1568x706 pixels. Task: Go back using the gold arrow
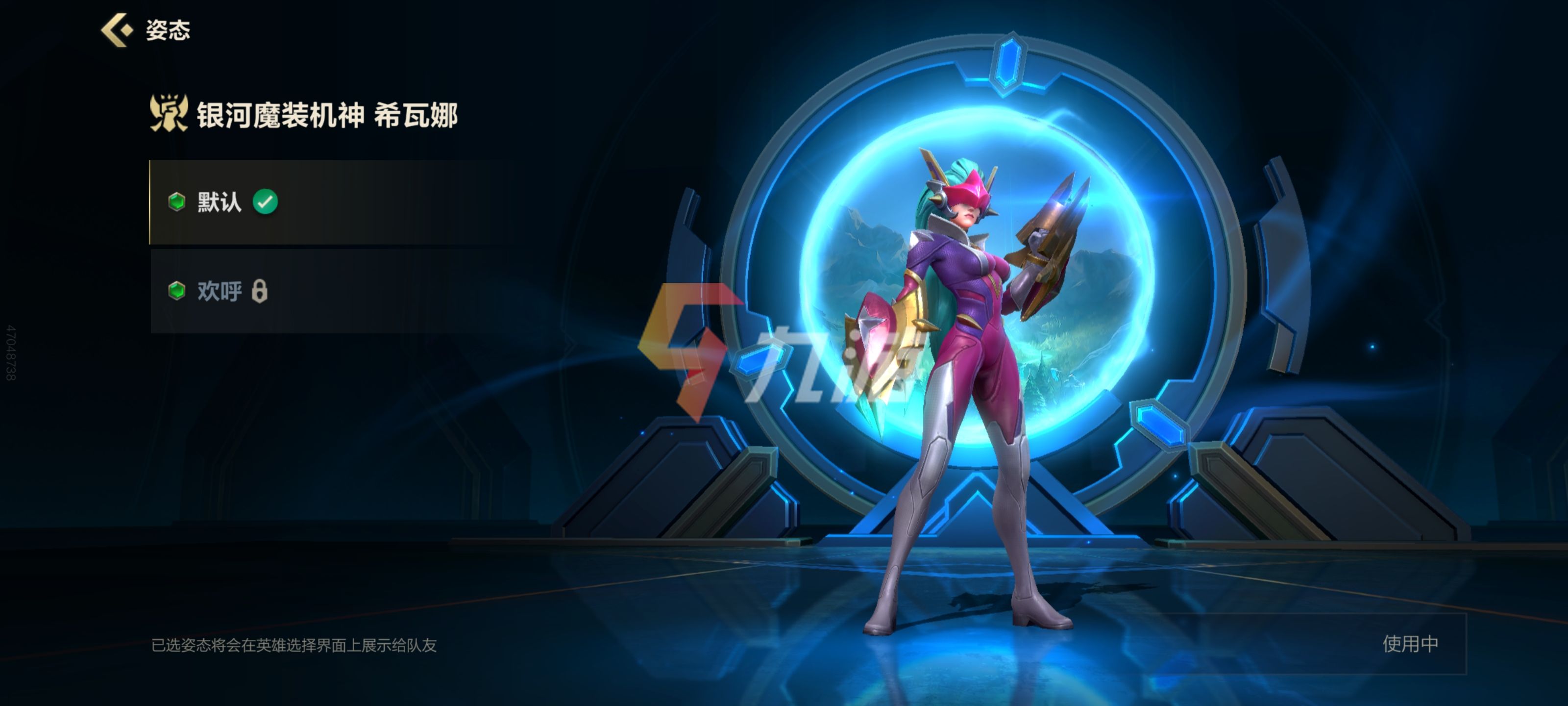(x=117, y=30)
